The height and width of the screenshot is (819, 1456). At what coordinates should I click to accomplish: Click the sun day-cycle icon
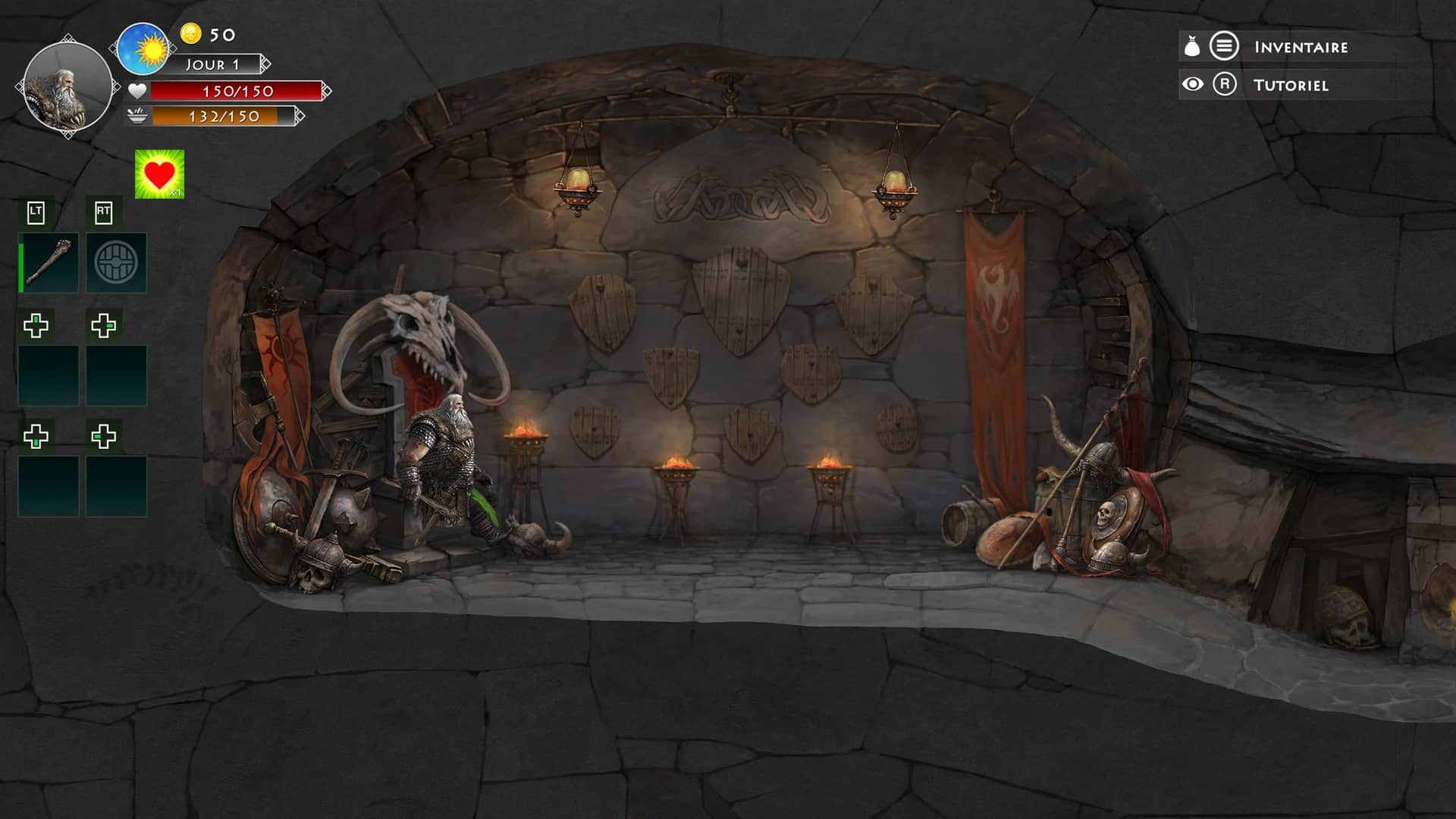[x=144, y=49]
